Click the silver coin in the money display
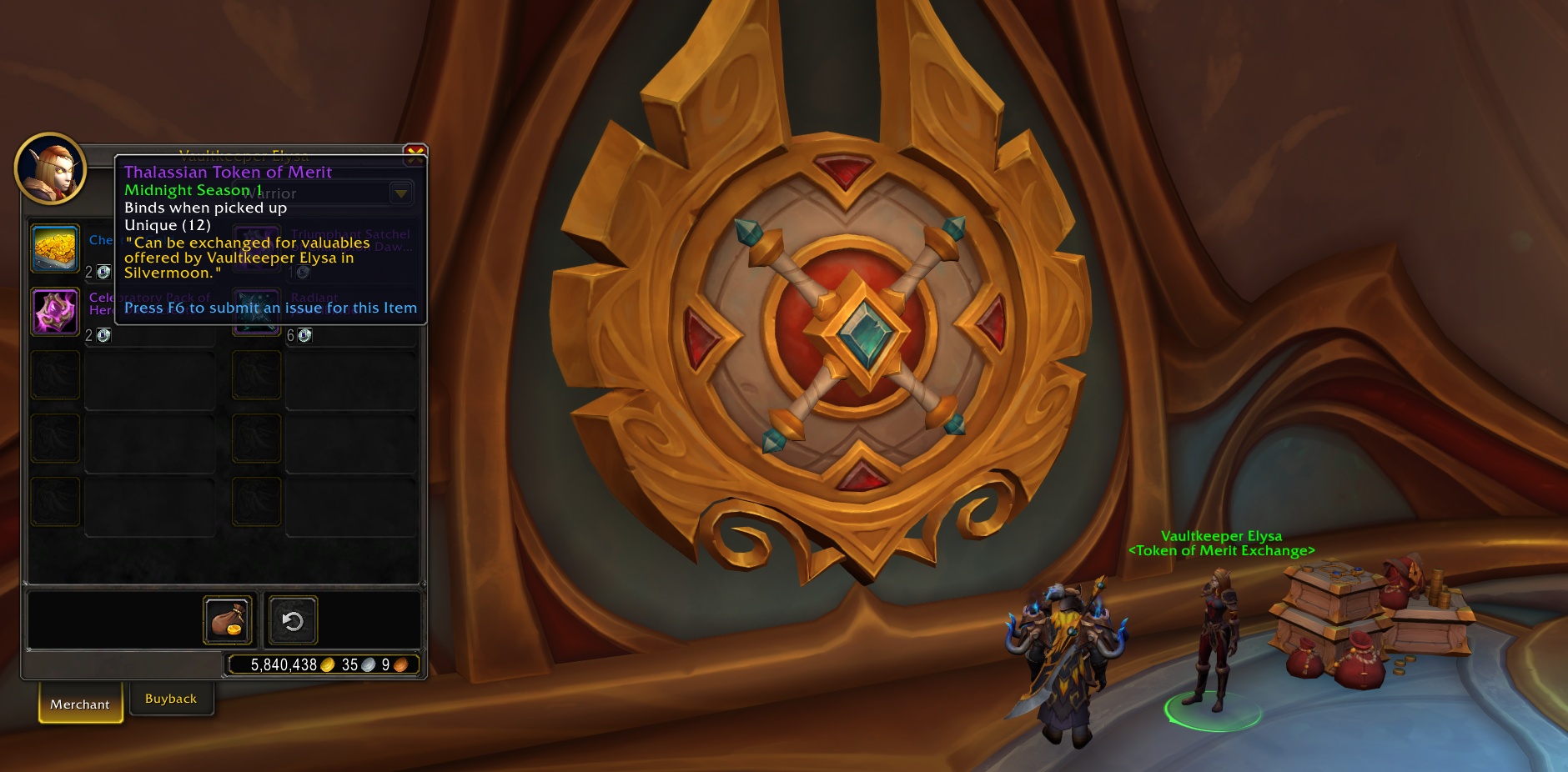1568x772 pixels. 367,664
